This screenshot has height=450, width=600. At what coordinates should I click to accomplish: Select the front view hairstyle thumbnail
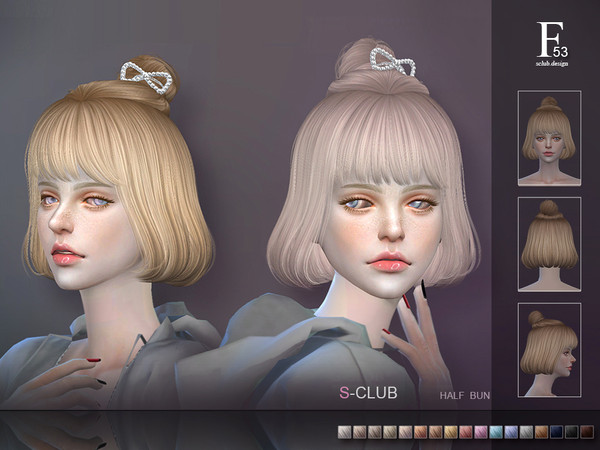549,137
